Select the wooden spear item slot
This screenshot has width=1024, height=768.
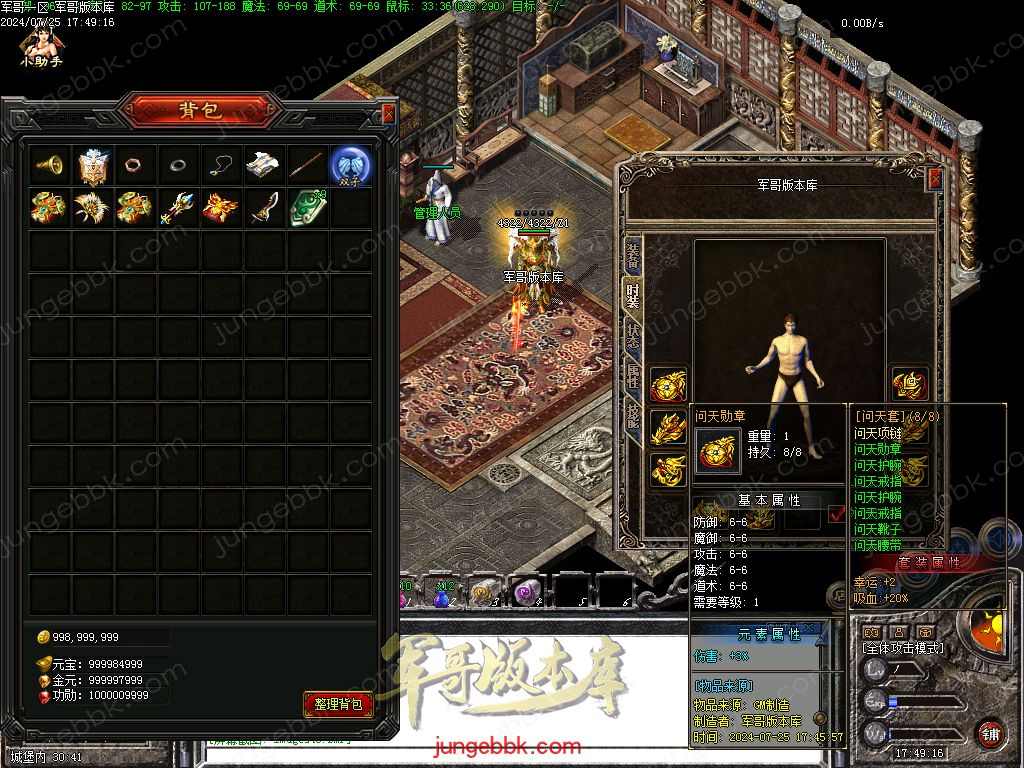point(307,165)
